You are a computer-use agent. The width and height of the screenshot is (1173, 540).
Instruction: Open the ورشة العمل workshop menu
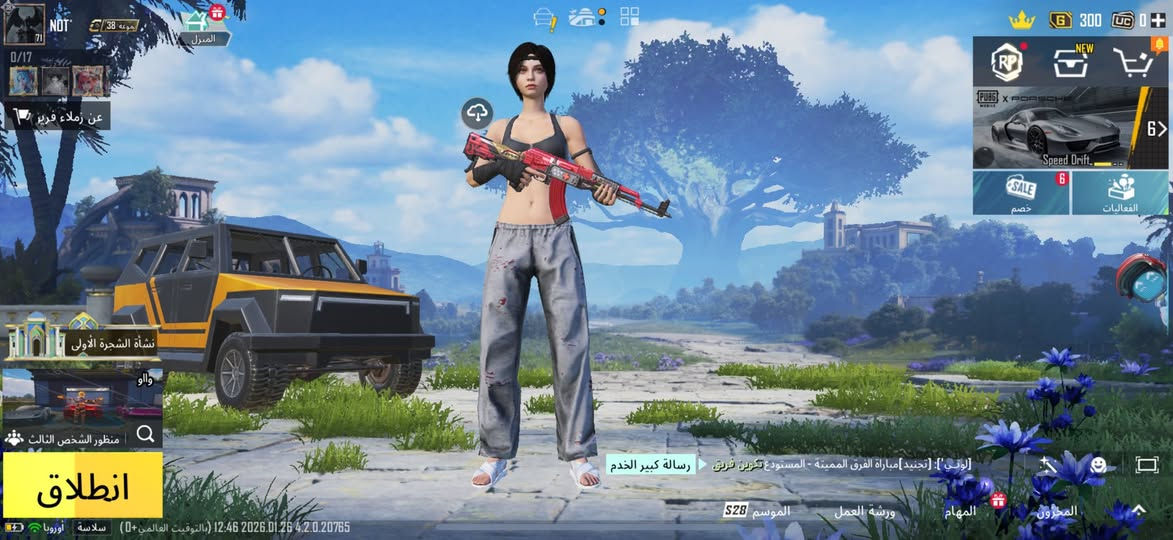pos(865,511)
